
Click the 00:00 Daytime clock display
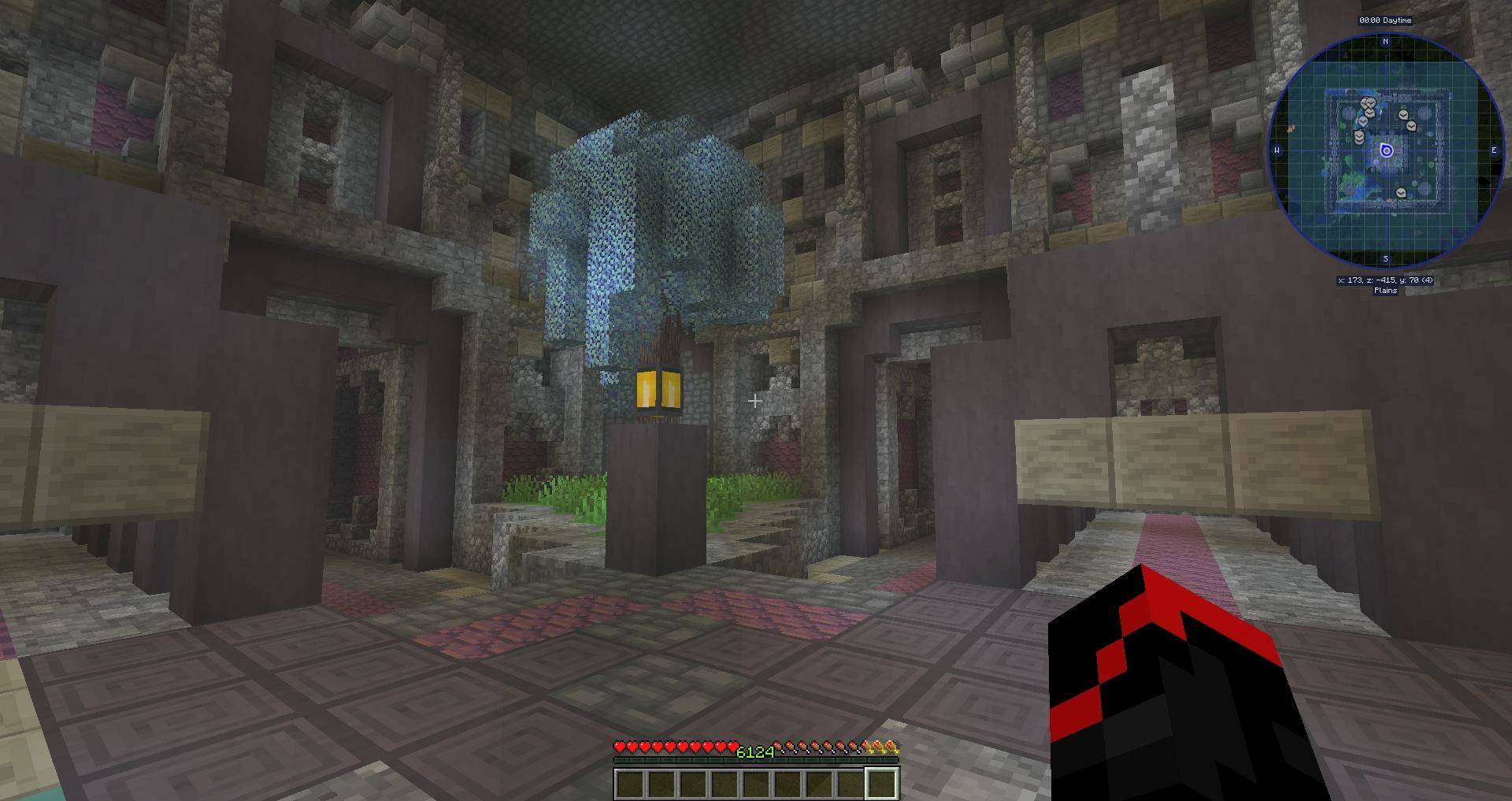coord(1385,20)
